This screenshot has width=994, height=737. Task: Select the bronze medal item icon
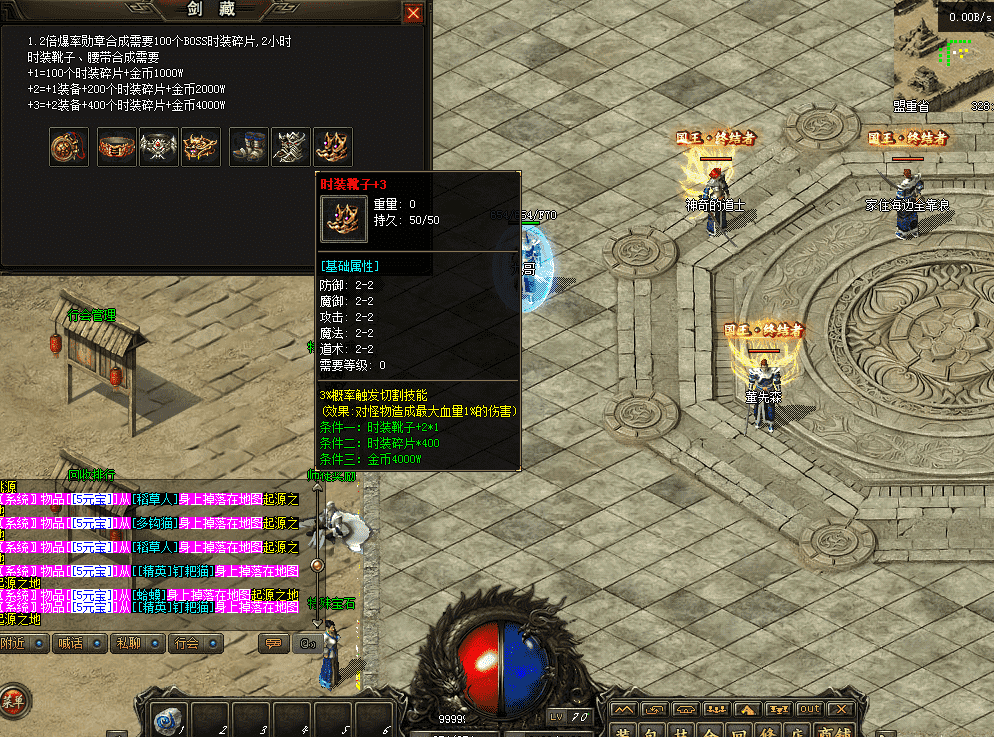(x=68, y=147)
